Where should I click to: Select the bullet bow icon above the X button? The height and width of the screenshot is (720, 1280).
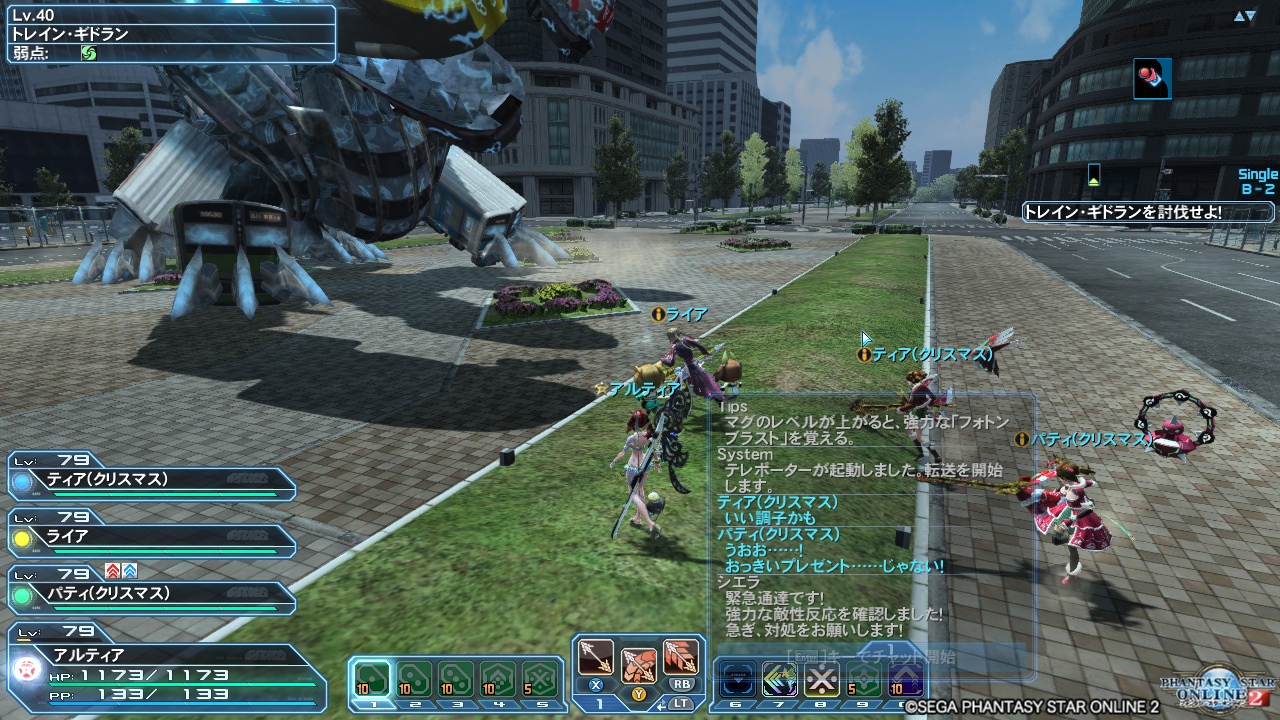pos(597,657)
